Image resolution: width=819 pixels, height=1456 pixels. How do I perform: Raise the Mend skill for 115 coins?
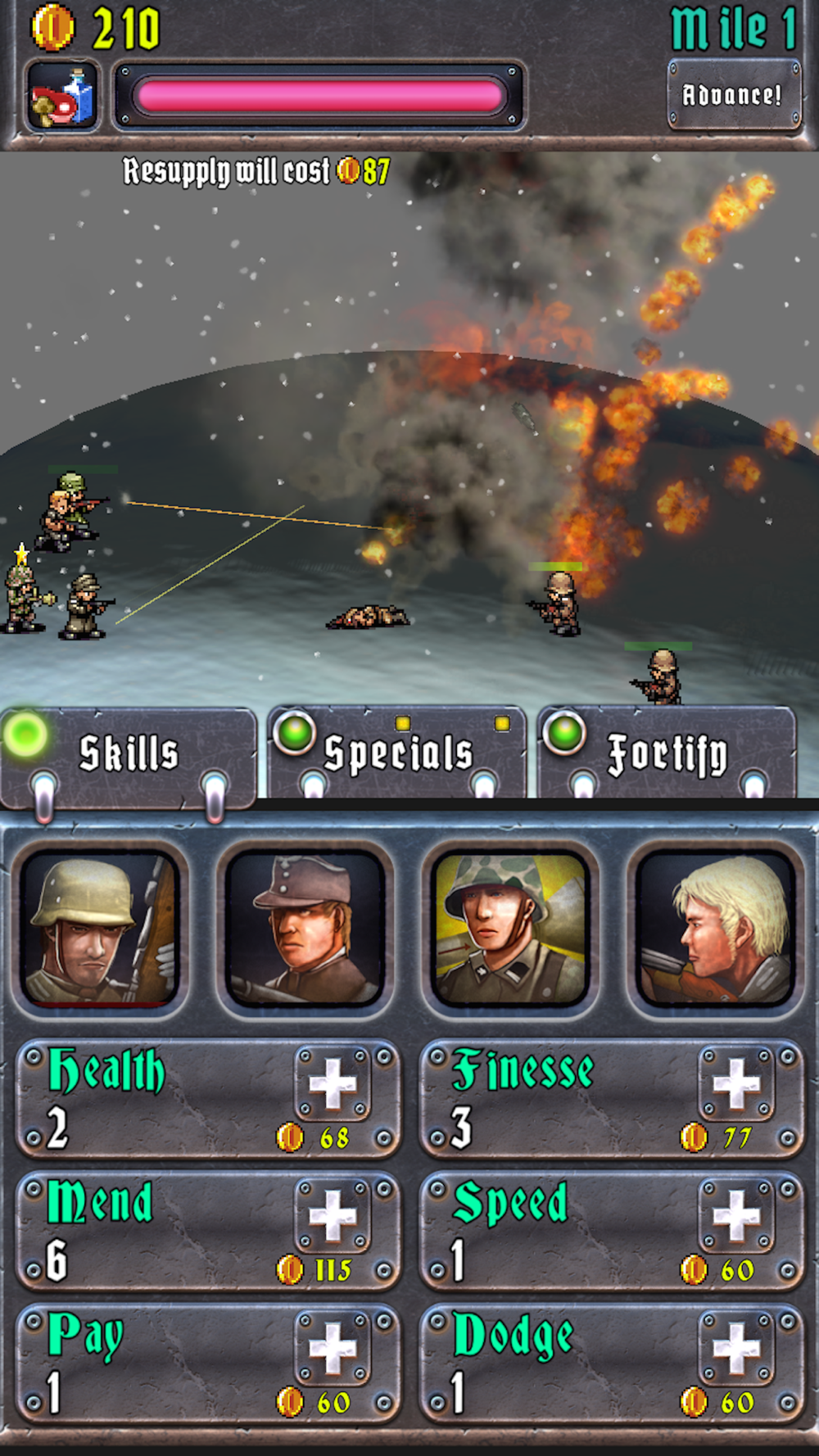coord(333,1216)
